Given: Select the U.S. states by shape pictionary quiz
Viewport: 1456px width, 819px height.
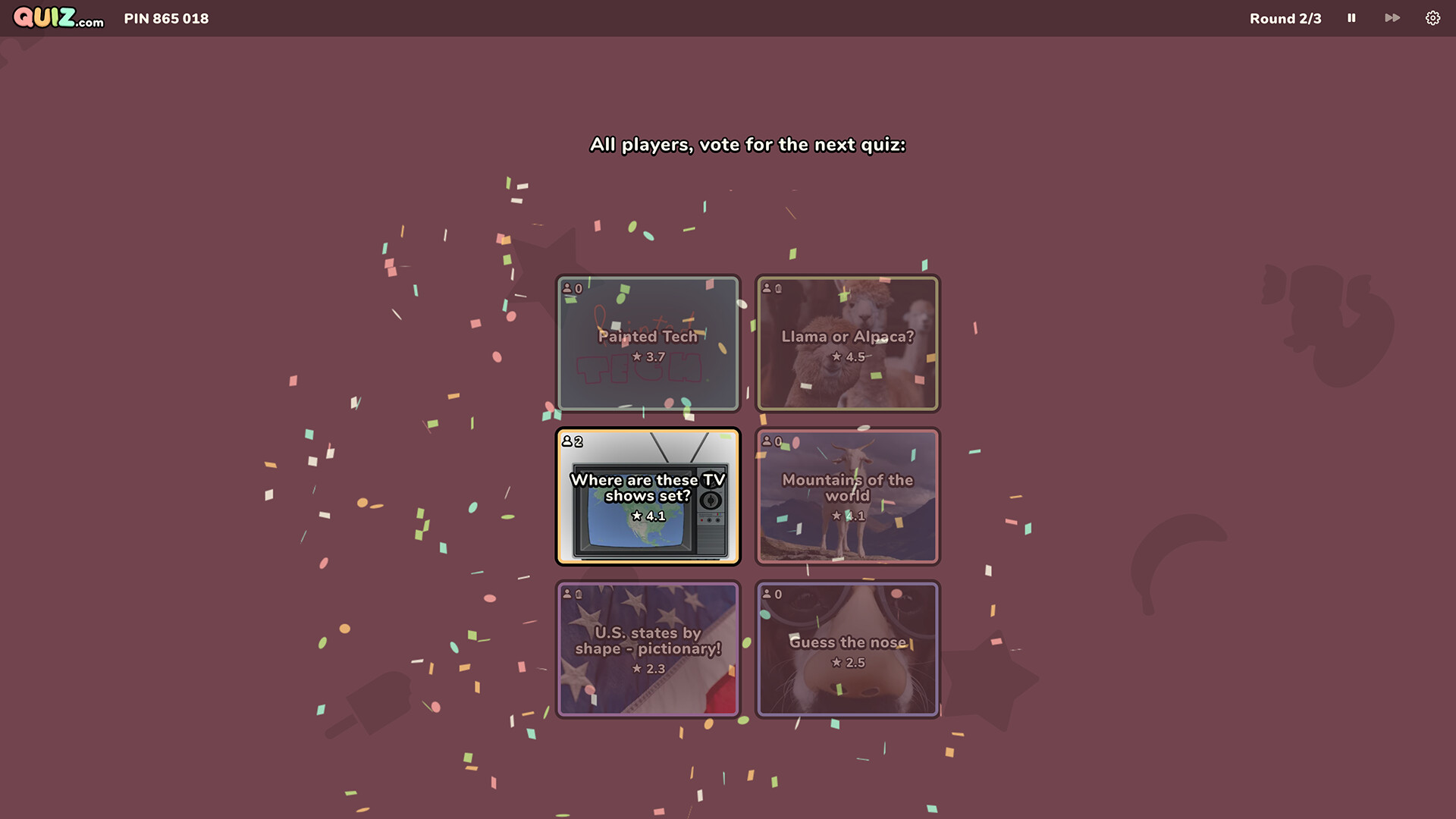Looking at the screenshot, I should point(648,648).
